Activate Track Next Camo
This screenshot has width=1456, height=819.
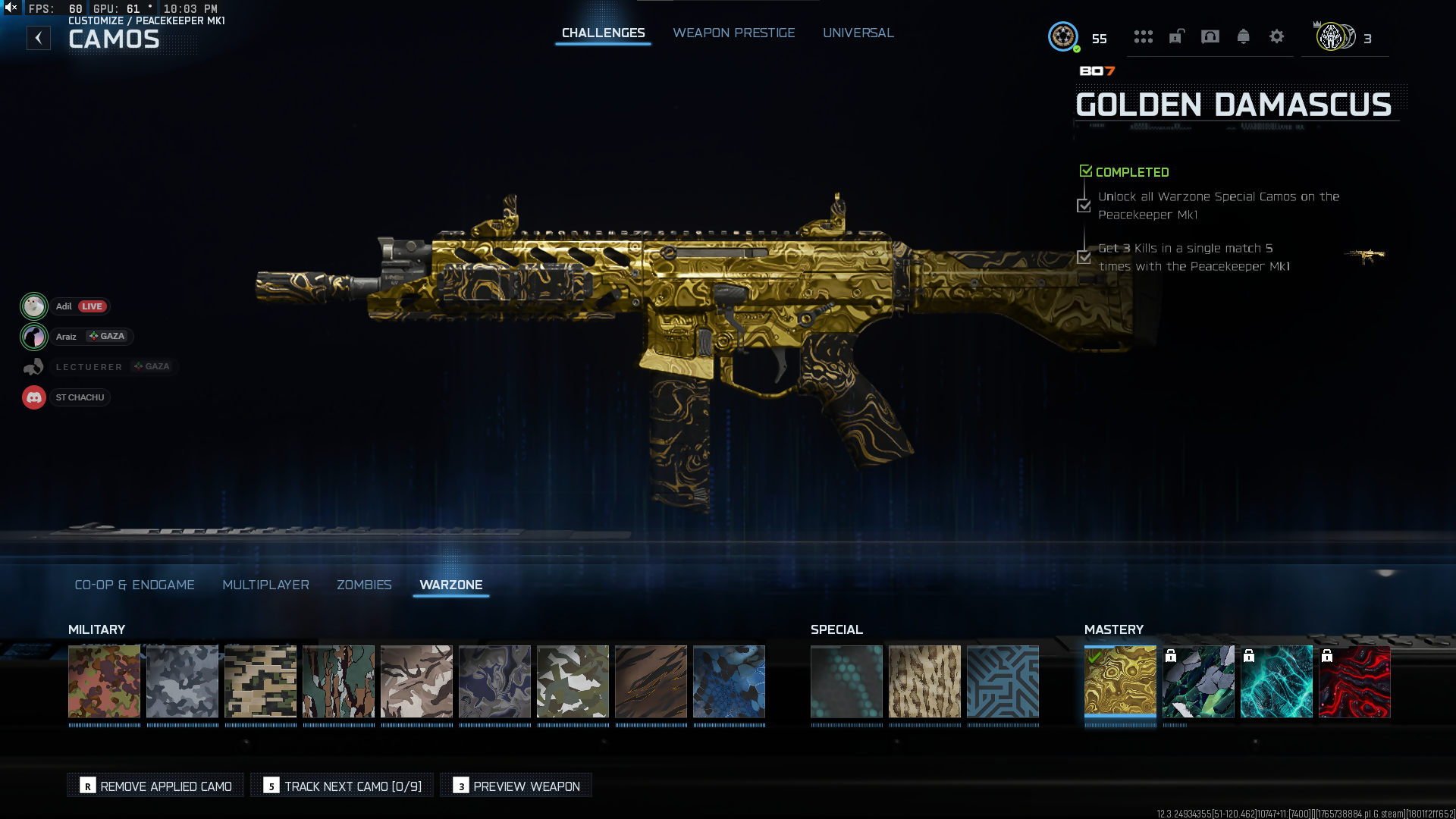(343, 786)
